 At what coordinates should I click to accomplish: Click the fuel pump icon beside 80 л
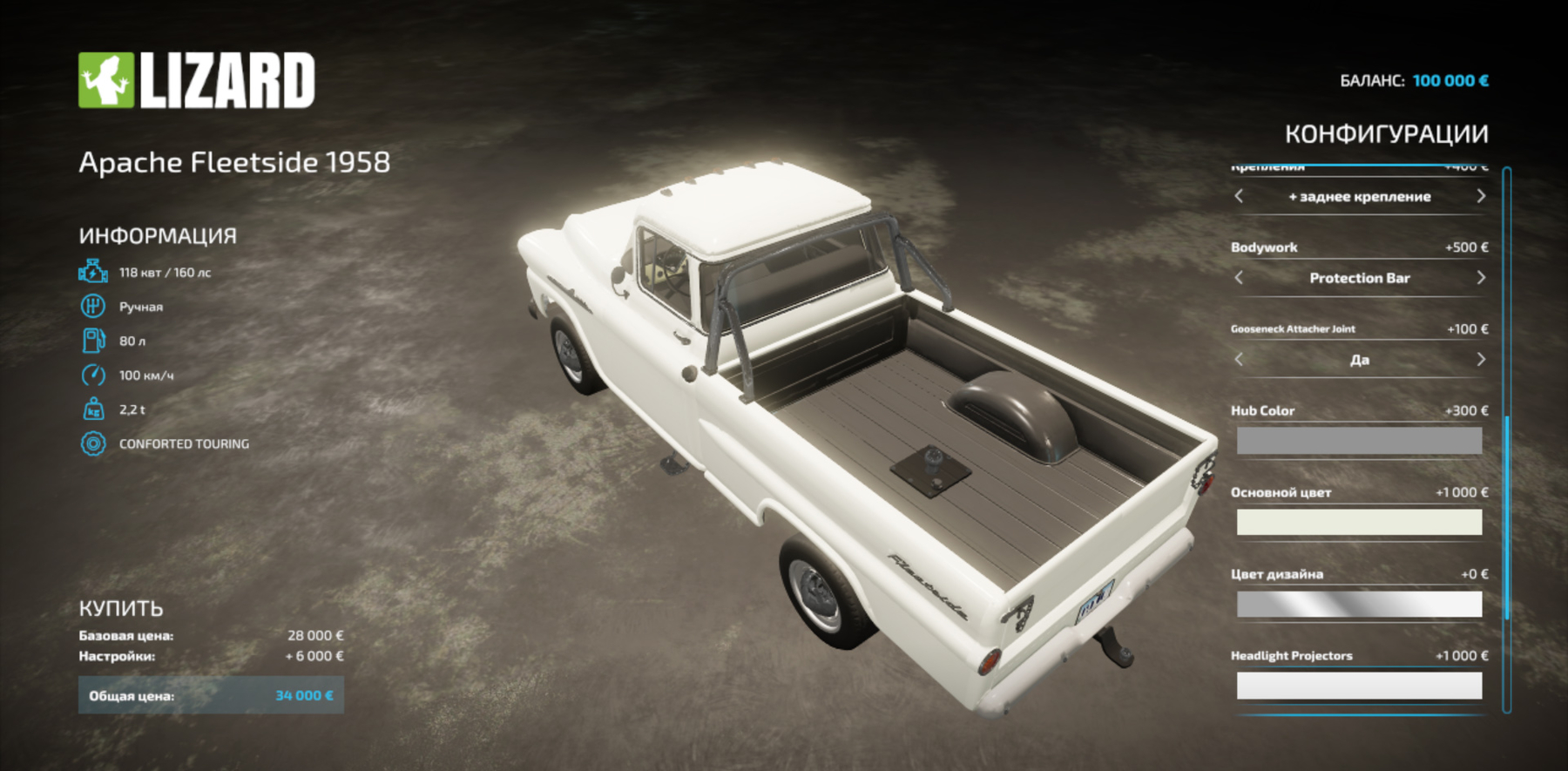tap(91, 341)
